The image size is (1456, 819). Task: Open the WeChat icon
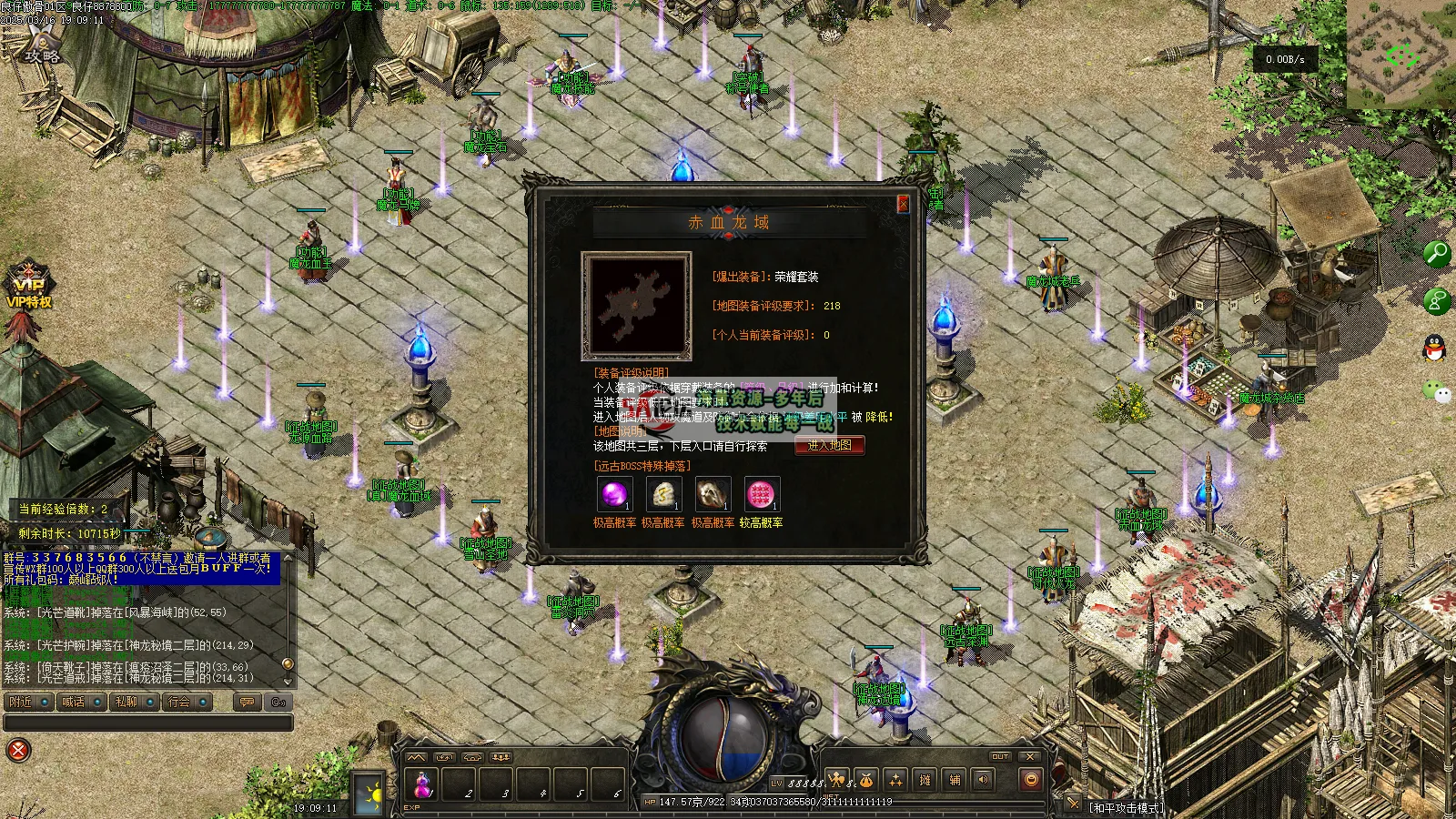pyautogui.click(x=1435, y=392)
